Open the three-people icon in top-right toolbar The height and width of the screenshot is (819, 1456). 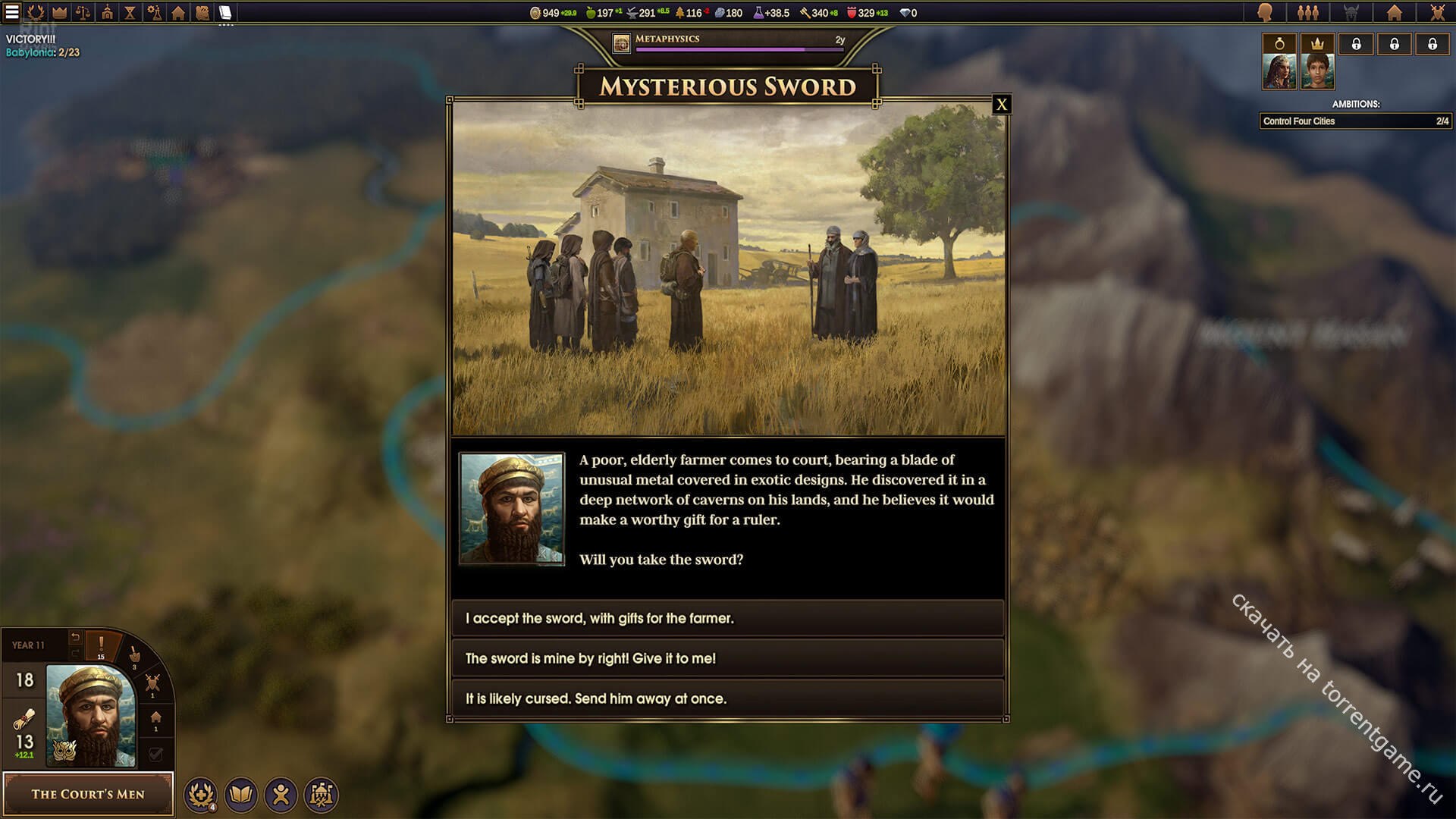[1307, 12]
